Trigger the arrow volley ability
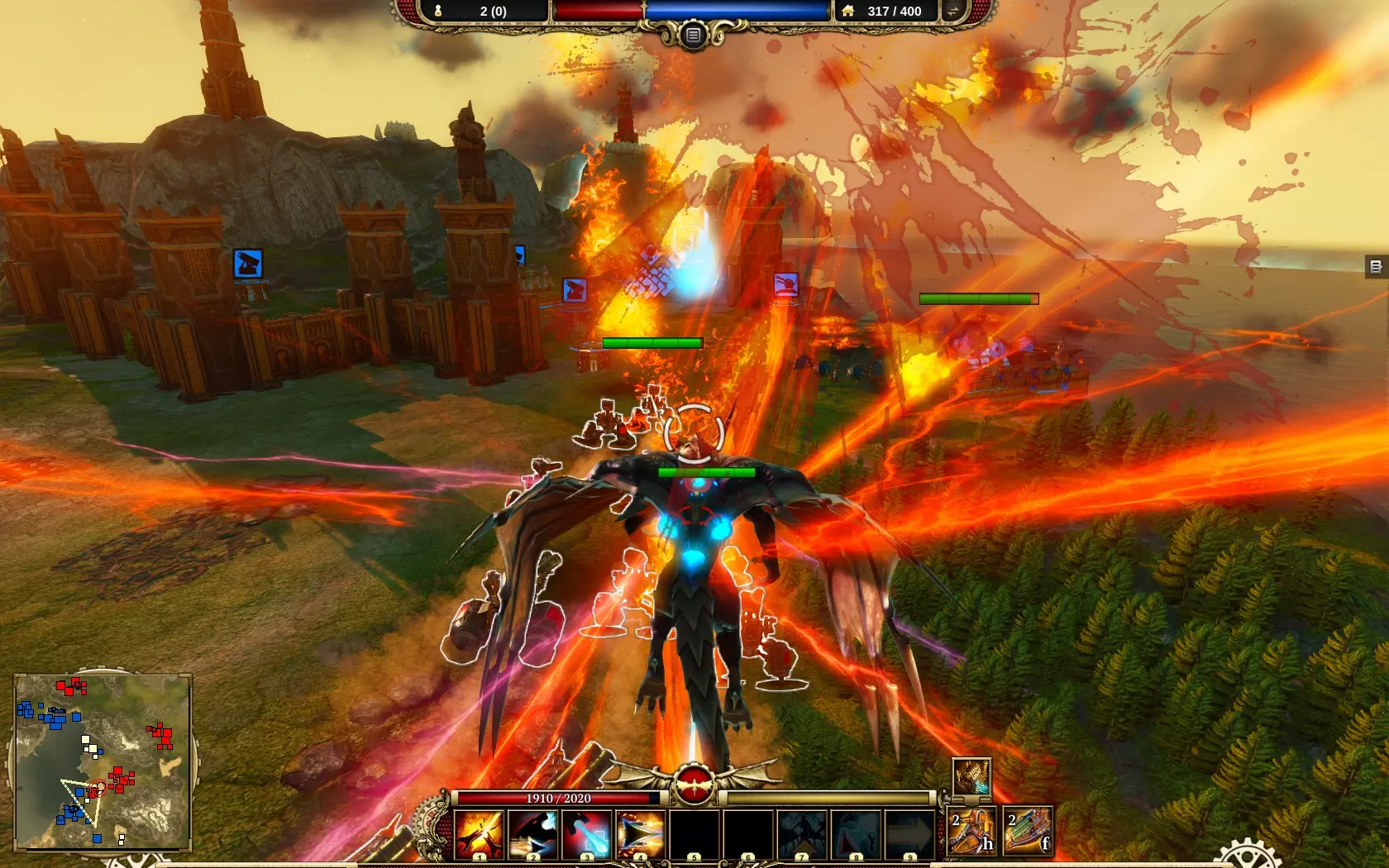 tap(641, 833)
